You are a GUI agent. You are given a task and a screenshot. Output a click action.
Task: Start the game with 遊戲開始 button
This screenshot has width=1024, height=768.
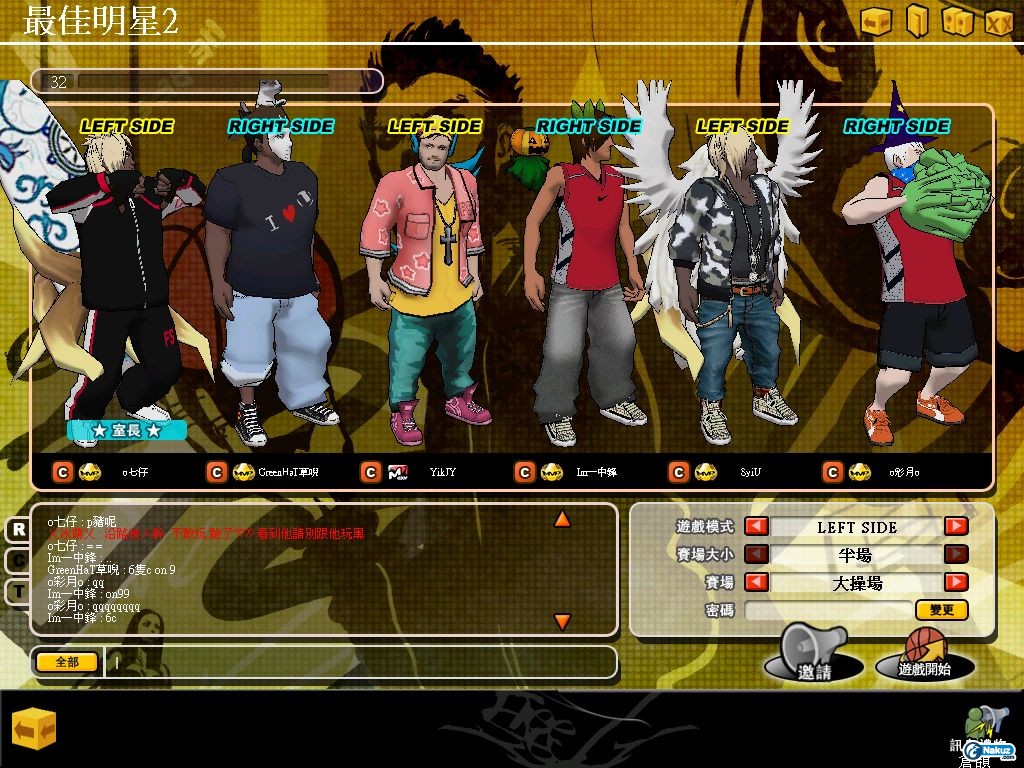925,657
